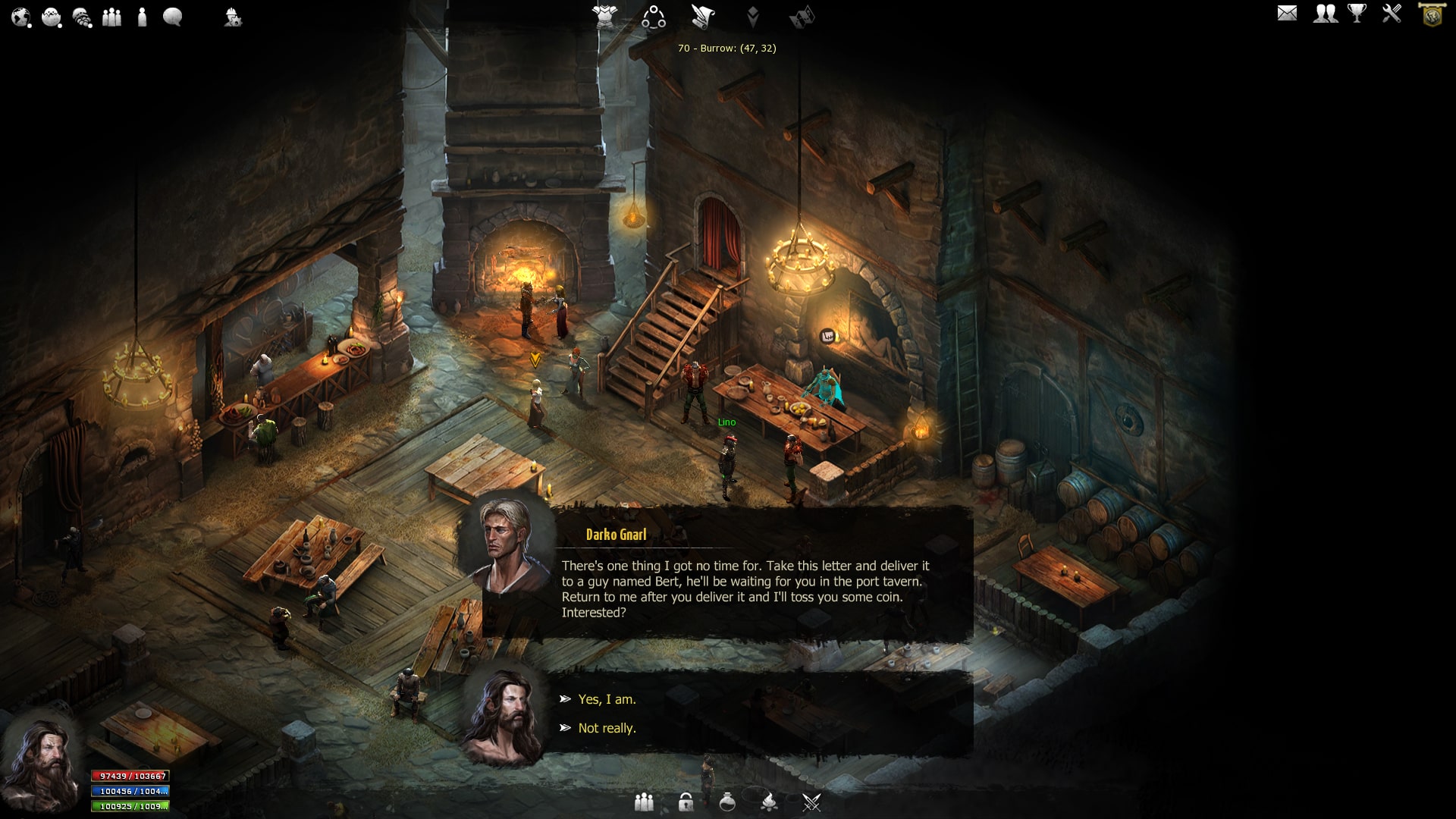Image resolution: width=1456 pixels, height=819 pixels.
Task: Open settings via wrench and screwdriver icon
Action: pos(1392,14)
